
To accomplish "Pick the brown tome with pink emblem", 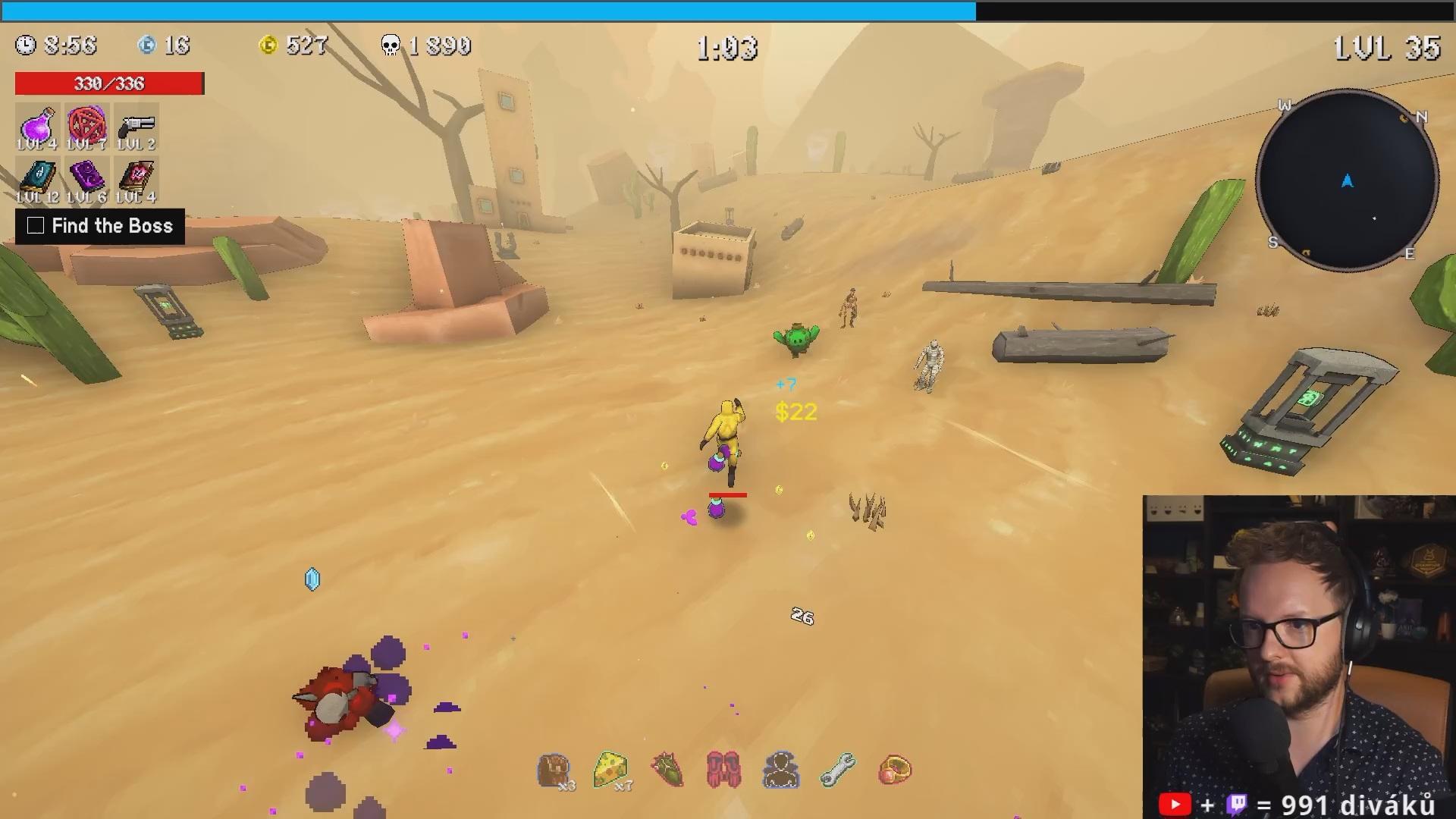I will pyautogui.click(x=136, y=179).
